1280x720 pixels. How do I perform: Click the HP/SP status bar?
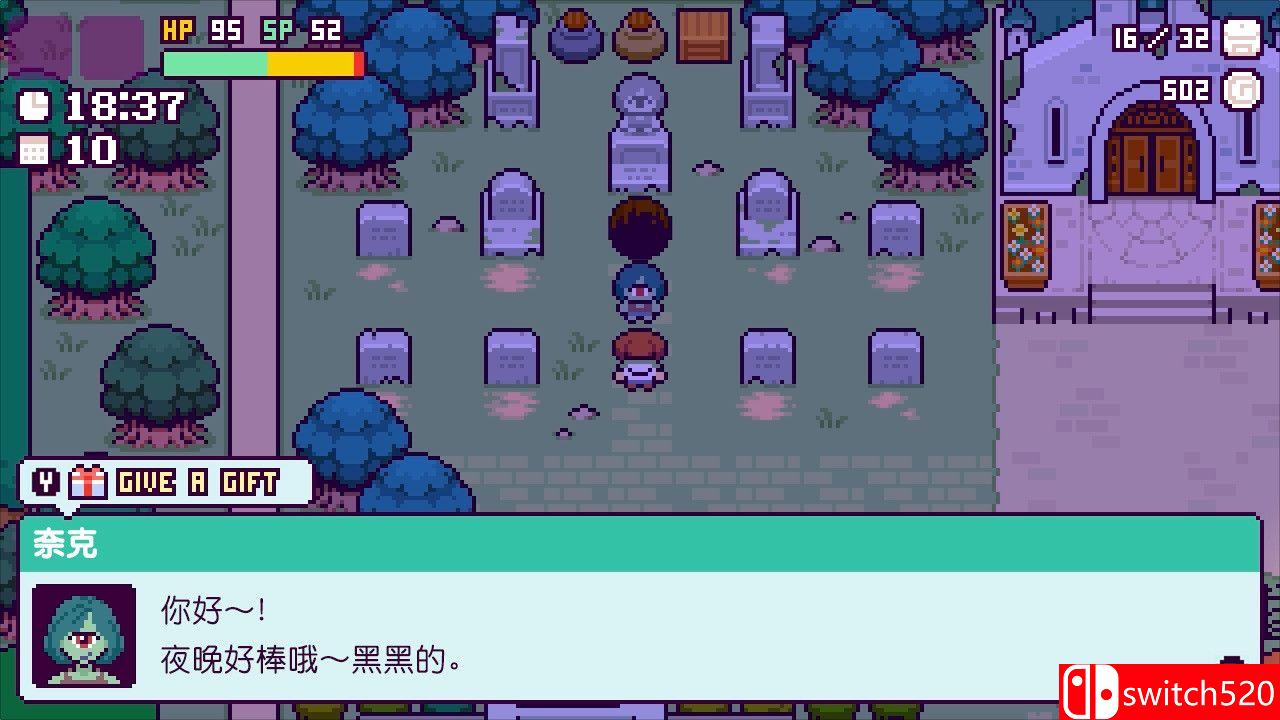click(258, 60)
